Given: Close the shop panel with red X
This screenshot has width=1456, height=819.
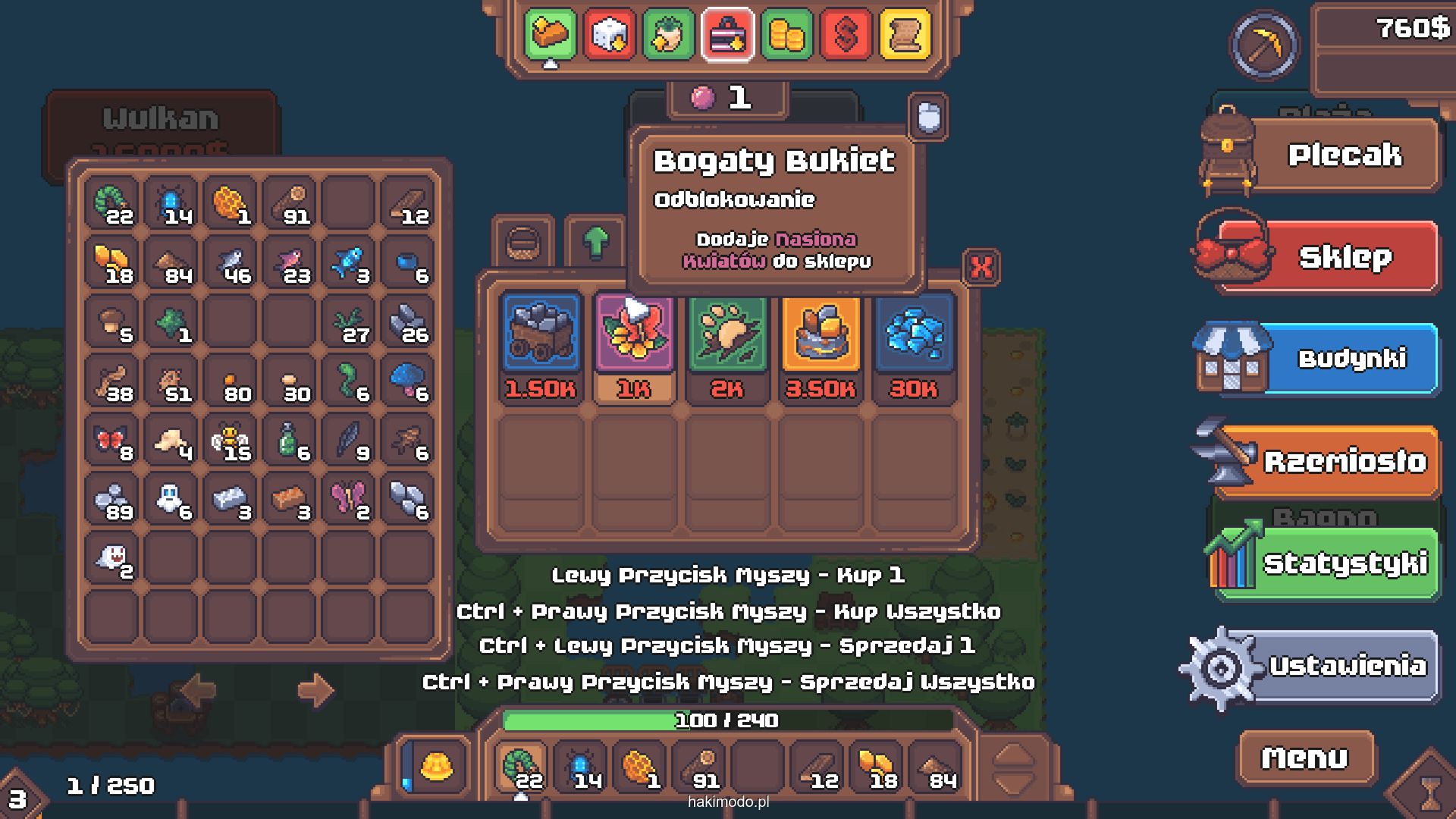Looking at the screenshot, I should (x=981, y=267).
